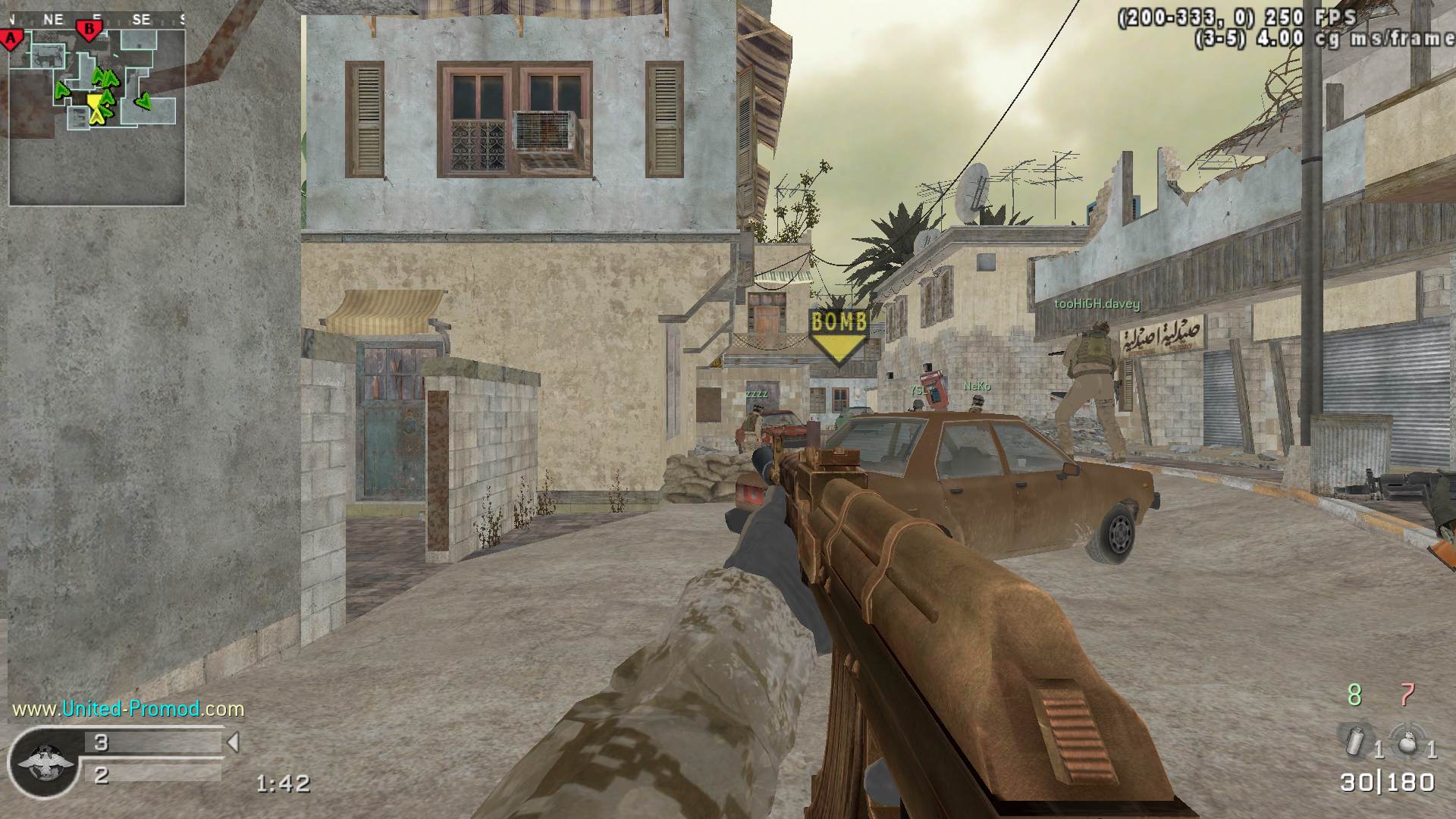Select the red B bombsite marker on minimap
Viewport: 1456px width, 819px height.
[x=89, y=31]
